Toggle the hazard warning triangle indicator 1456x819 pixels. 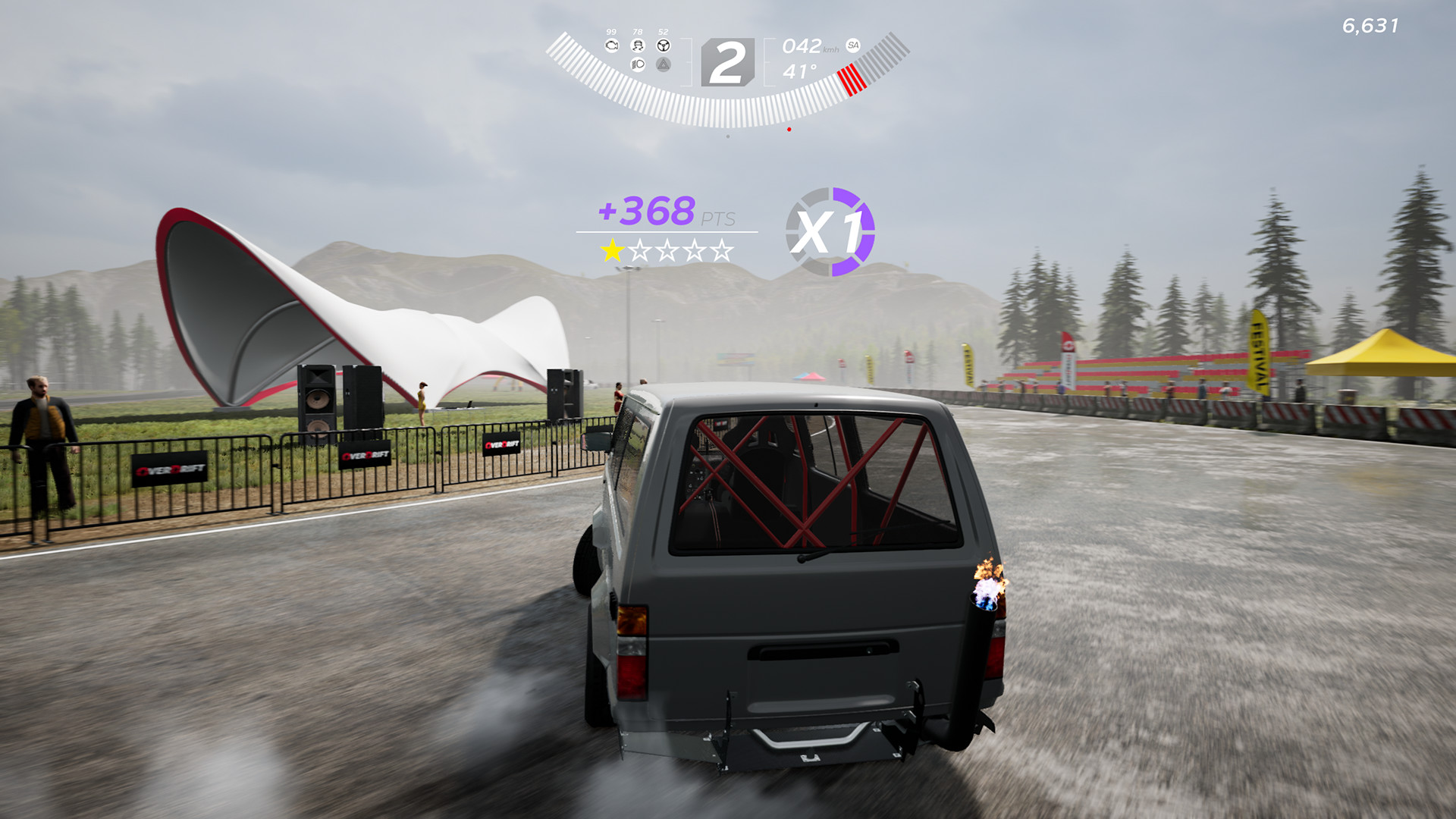pyautogui.click(x=663, y=65)
